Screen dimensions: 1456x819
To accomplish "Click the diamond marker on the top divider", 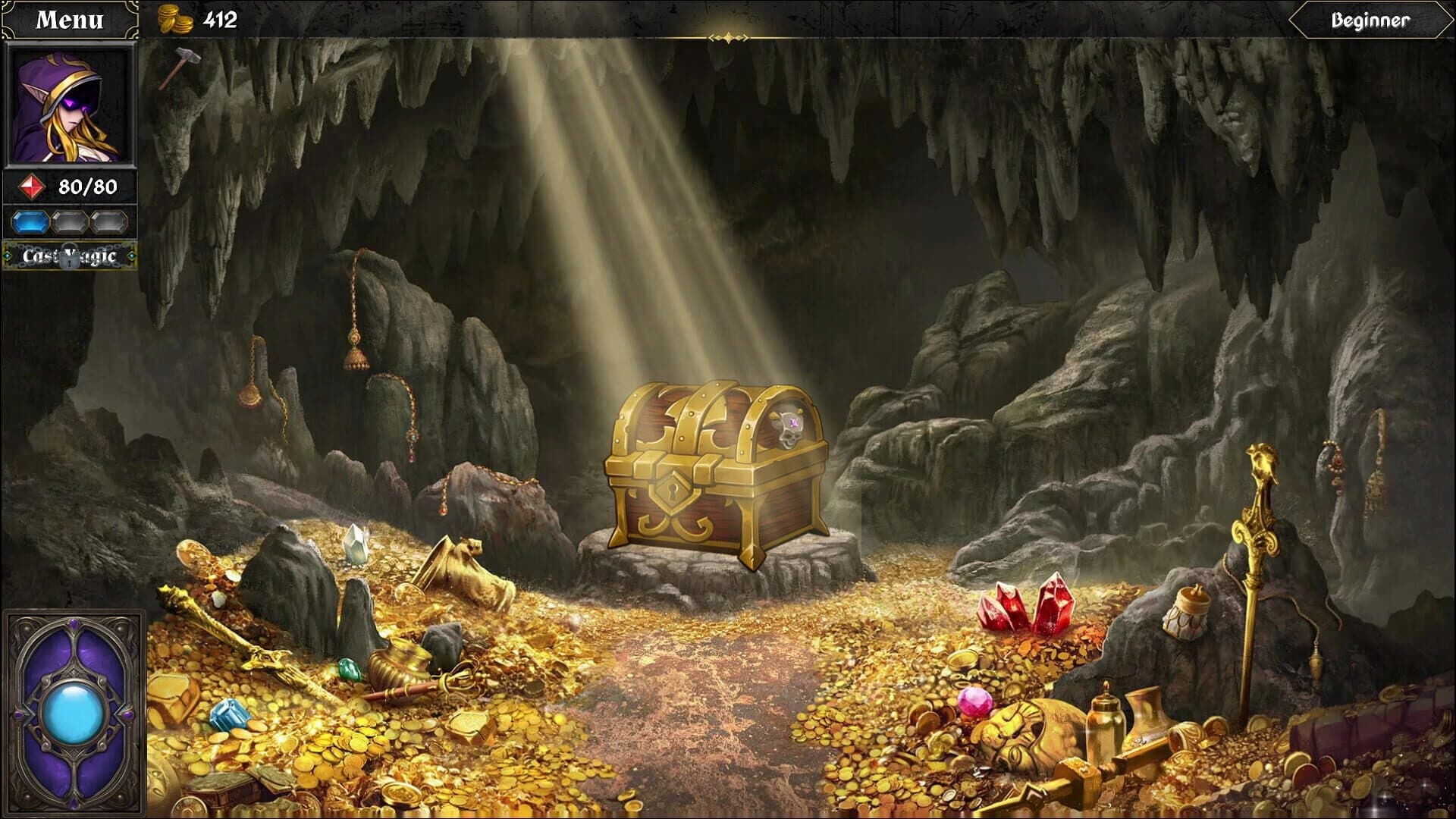I will click(727, 36).
